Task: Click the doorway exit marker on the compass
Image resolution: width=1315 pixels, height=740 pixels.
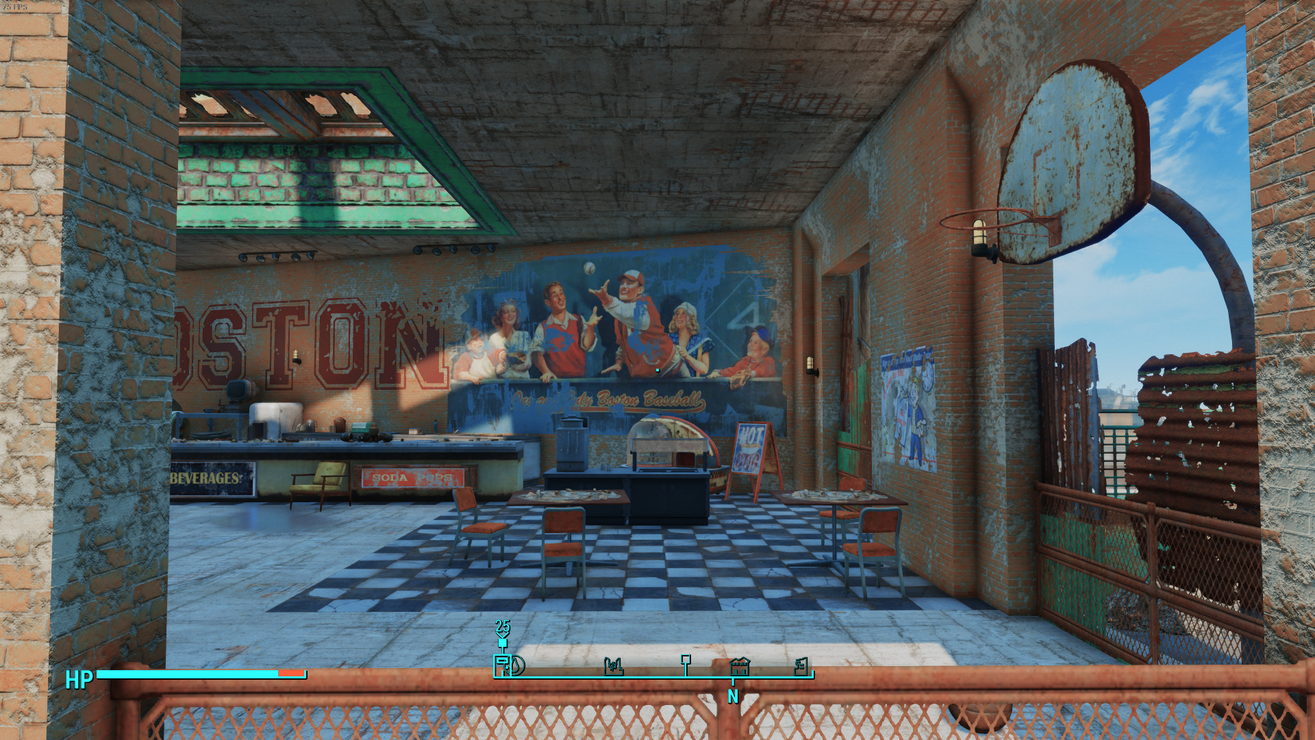Action: pos(502,665)
